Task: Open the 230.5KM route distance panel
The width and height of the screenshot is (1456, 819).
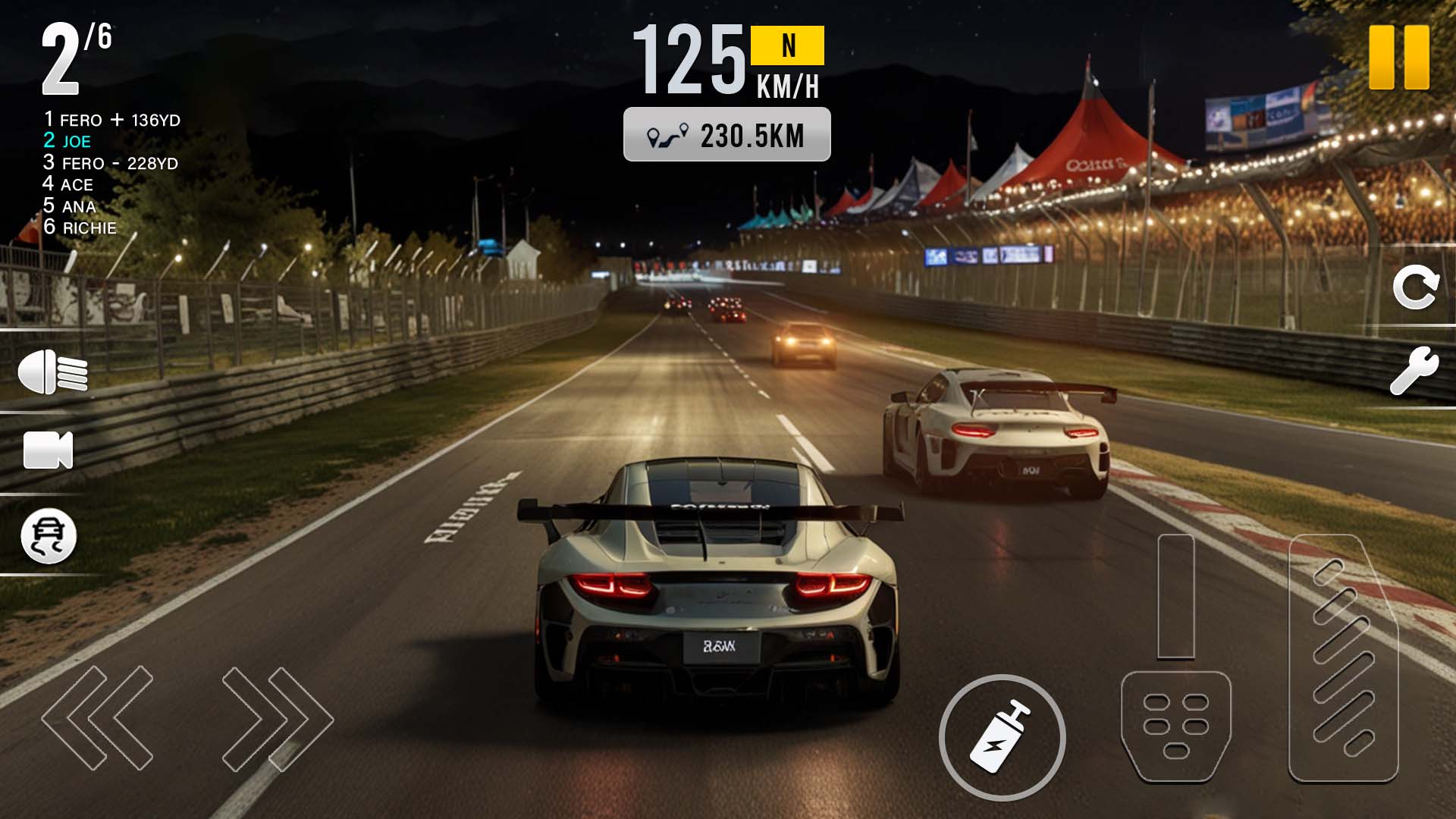Action: tap(726, 135)
